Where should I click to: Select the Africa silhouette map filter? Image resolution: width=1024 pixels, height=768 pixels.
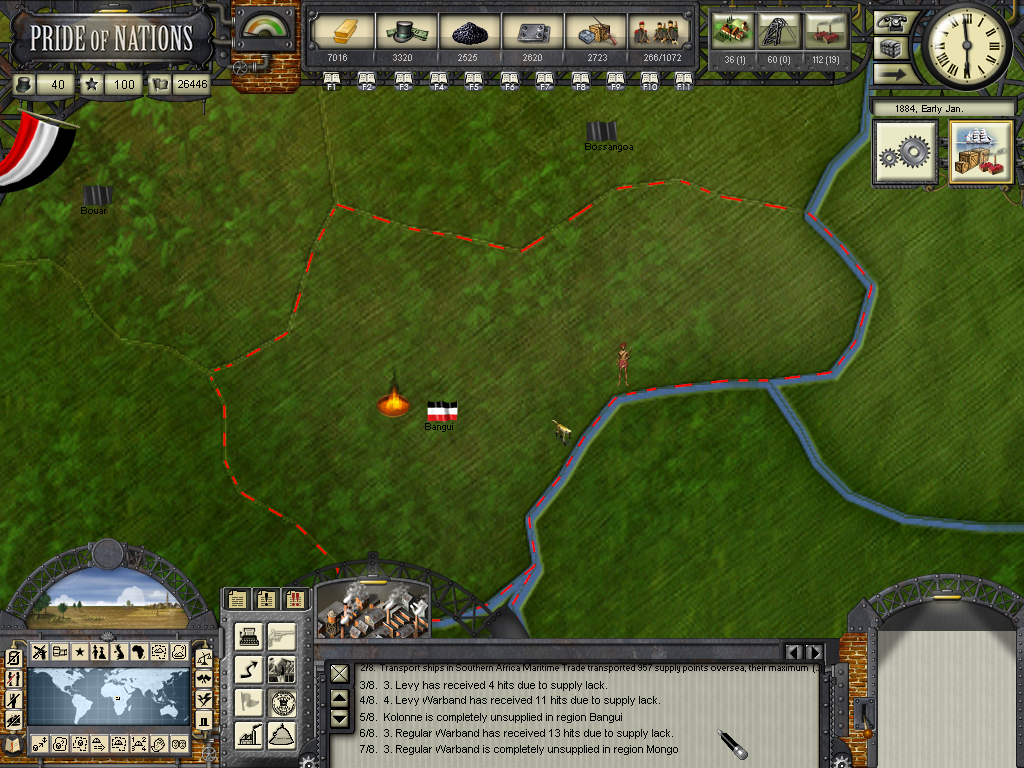point(139,652)
